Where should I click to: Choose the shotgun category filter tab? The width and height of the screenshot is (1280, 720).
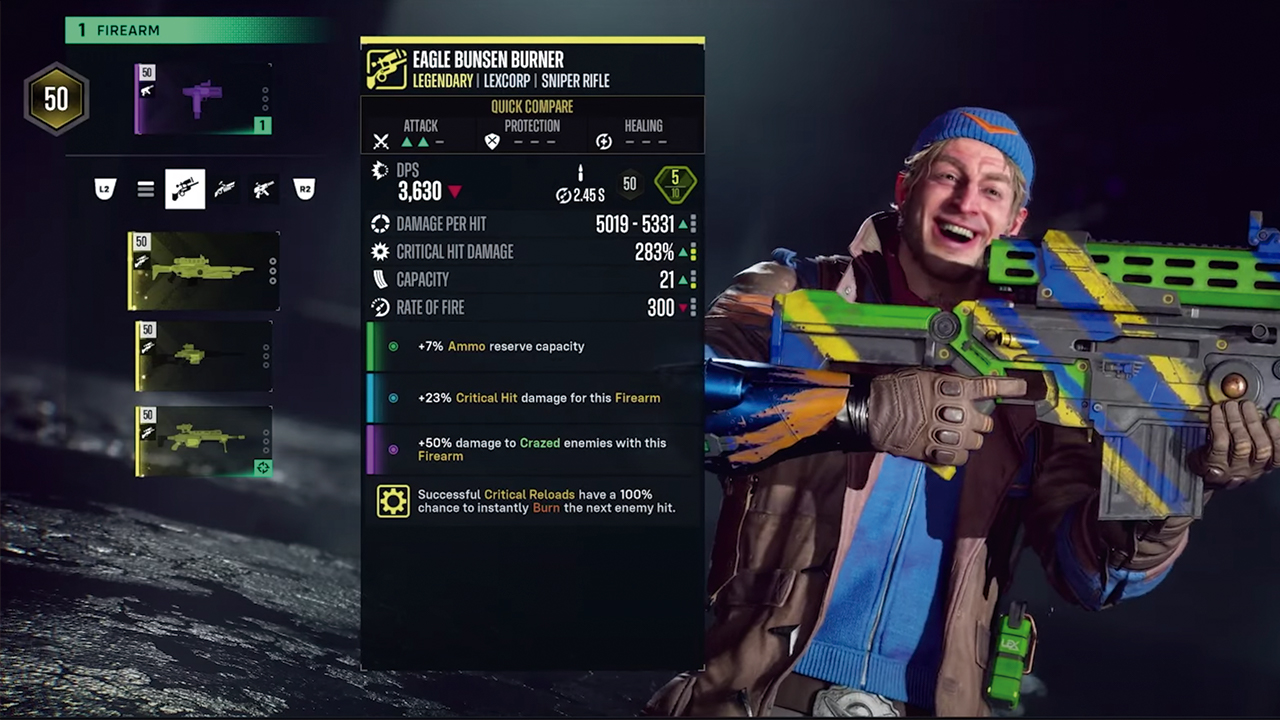[x=225, y=189]
